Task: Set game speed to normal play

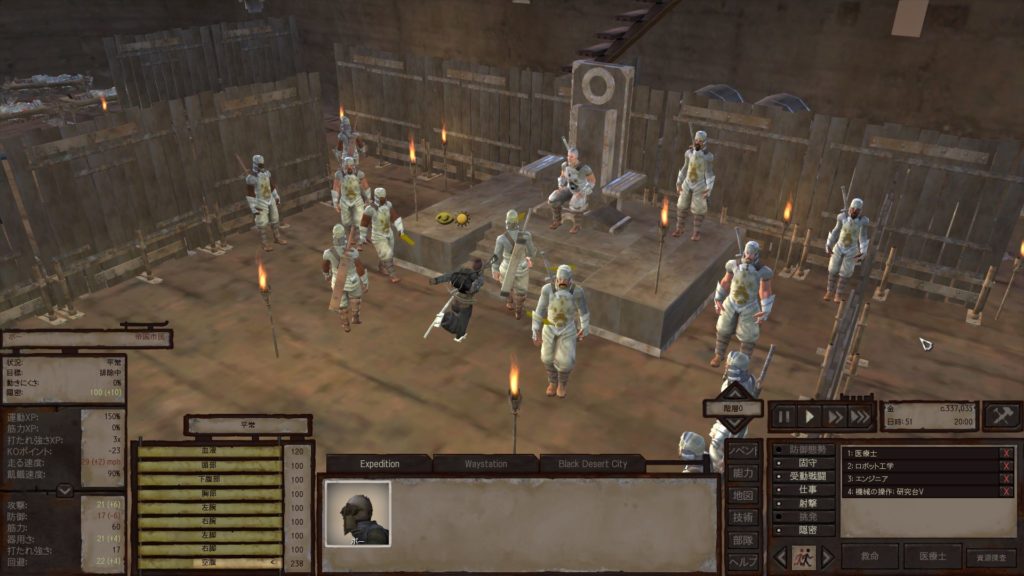Action: tap(810, 417)
